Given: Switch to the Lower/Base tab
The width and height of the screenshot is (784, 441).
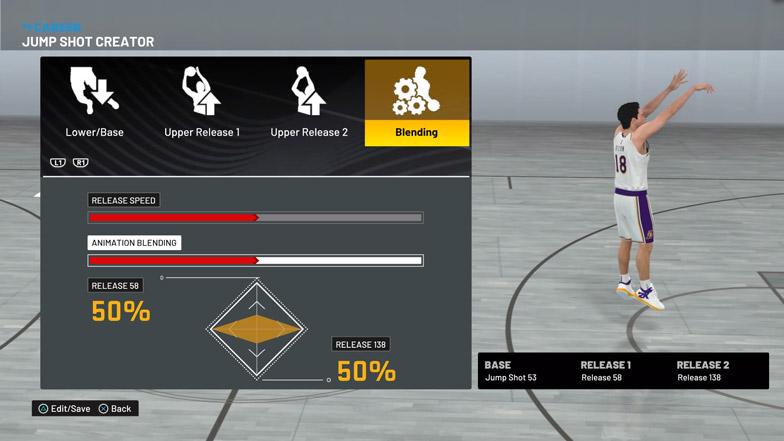Looking at the screenshot, I should [x=95, y=103].
